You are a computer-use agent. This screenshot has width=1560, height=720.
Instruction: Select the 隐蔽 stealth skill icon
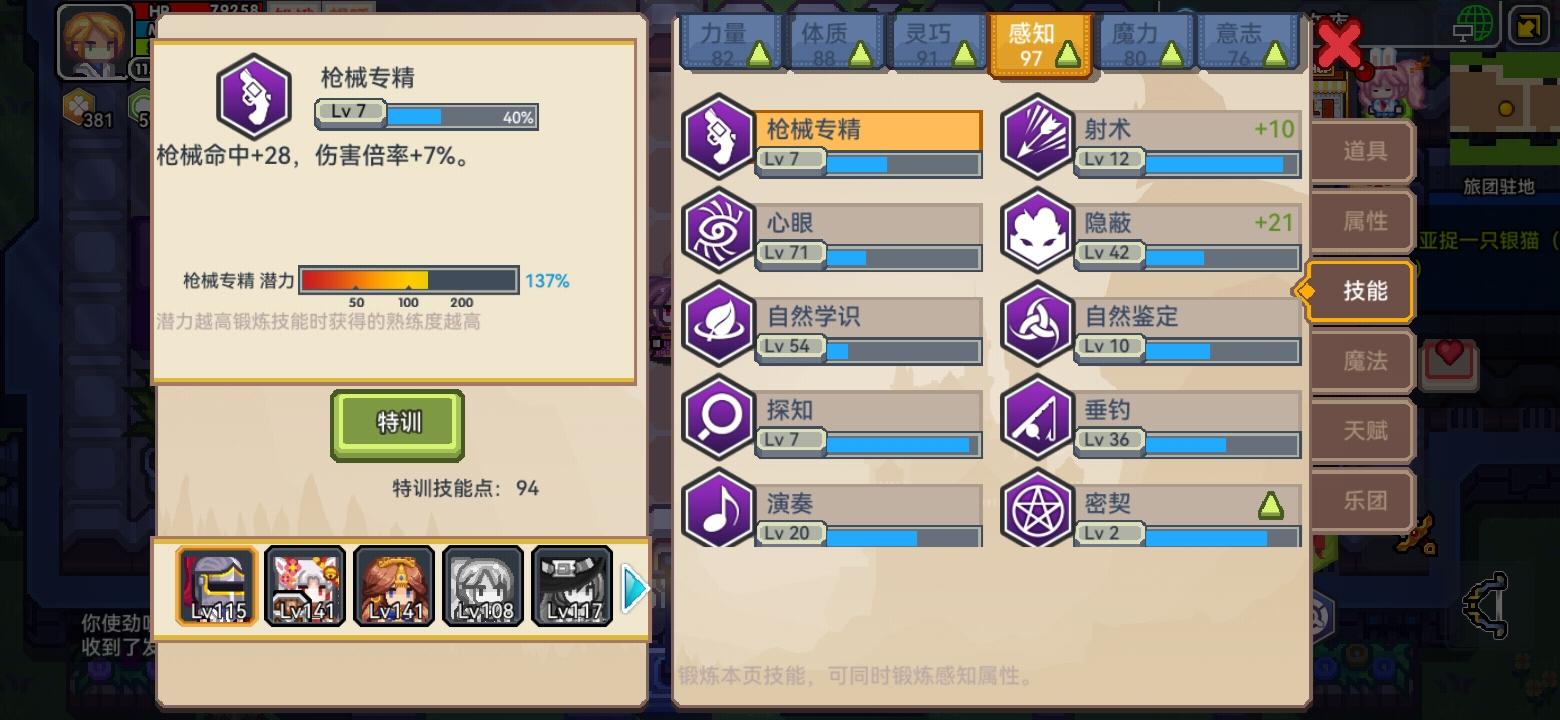click(1037, 231)
